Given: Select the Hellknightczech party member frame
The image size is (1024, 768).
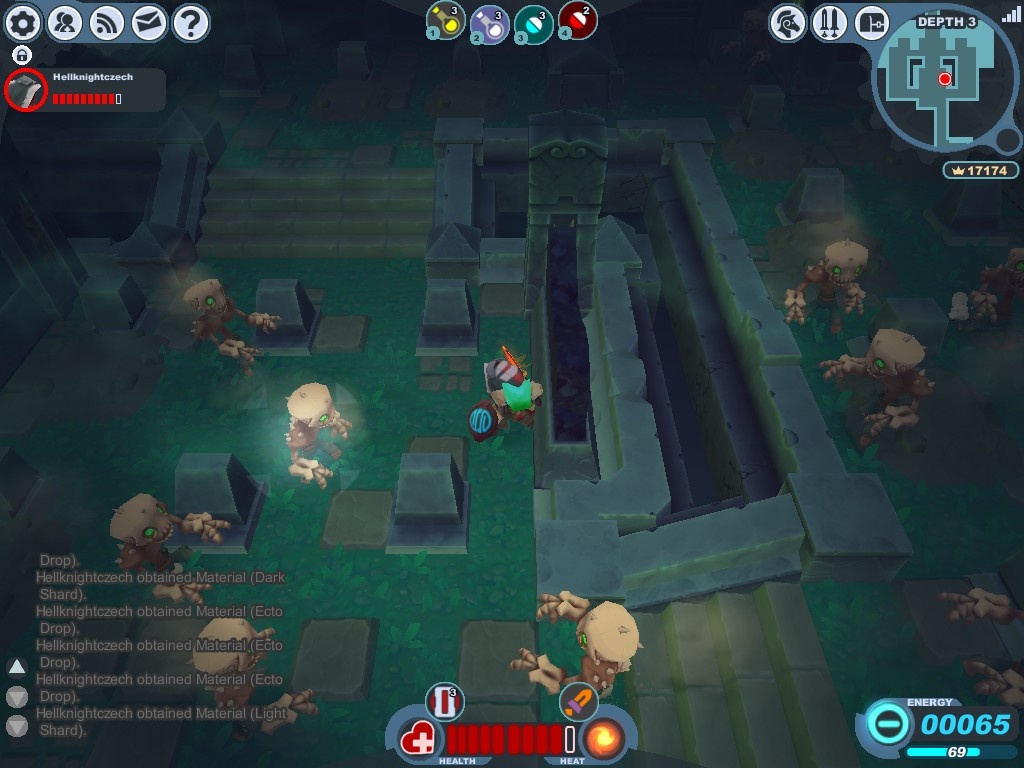Looking at the screenshot, I should [x=85, y=90].
